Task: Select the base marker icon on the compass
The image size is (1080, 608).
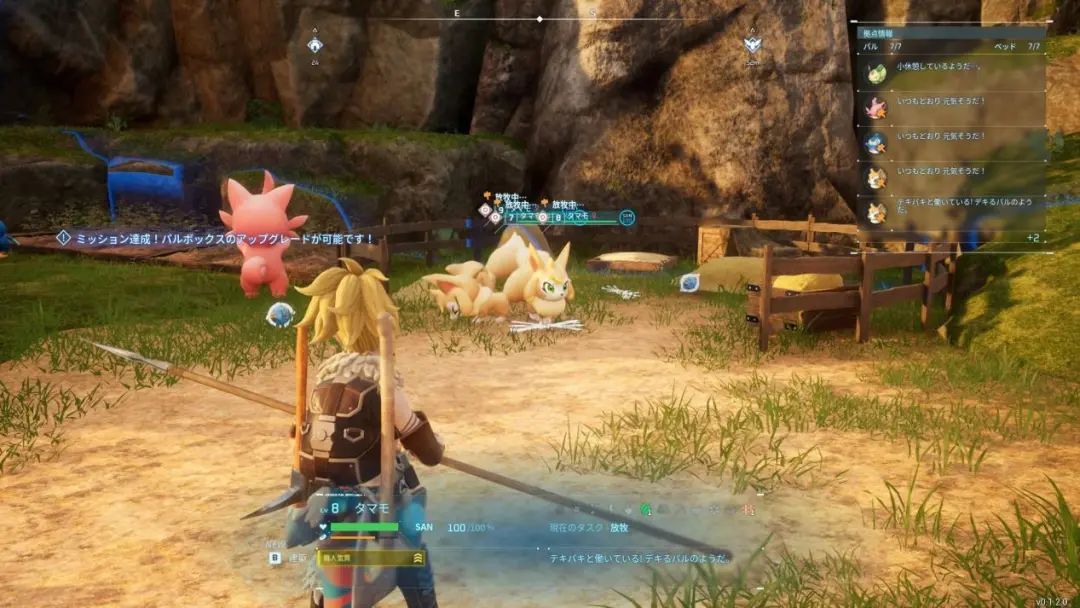Action: (x=315, y=44)
